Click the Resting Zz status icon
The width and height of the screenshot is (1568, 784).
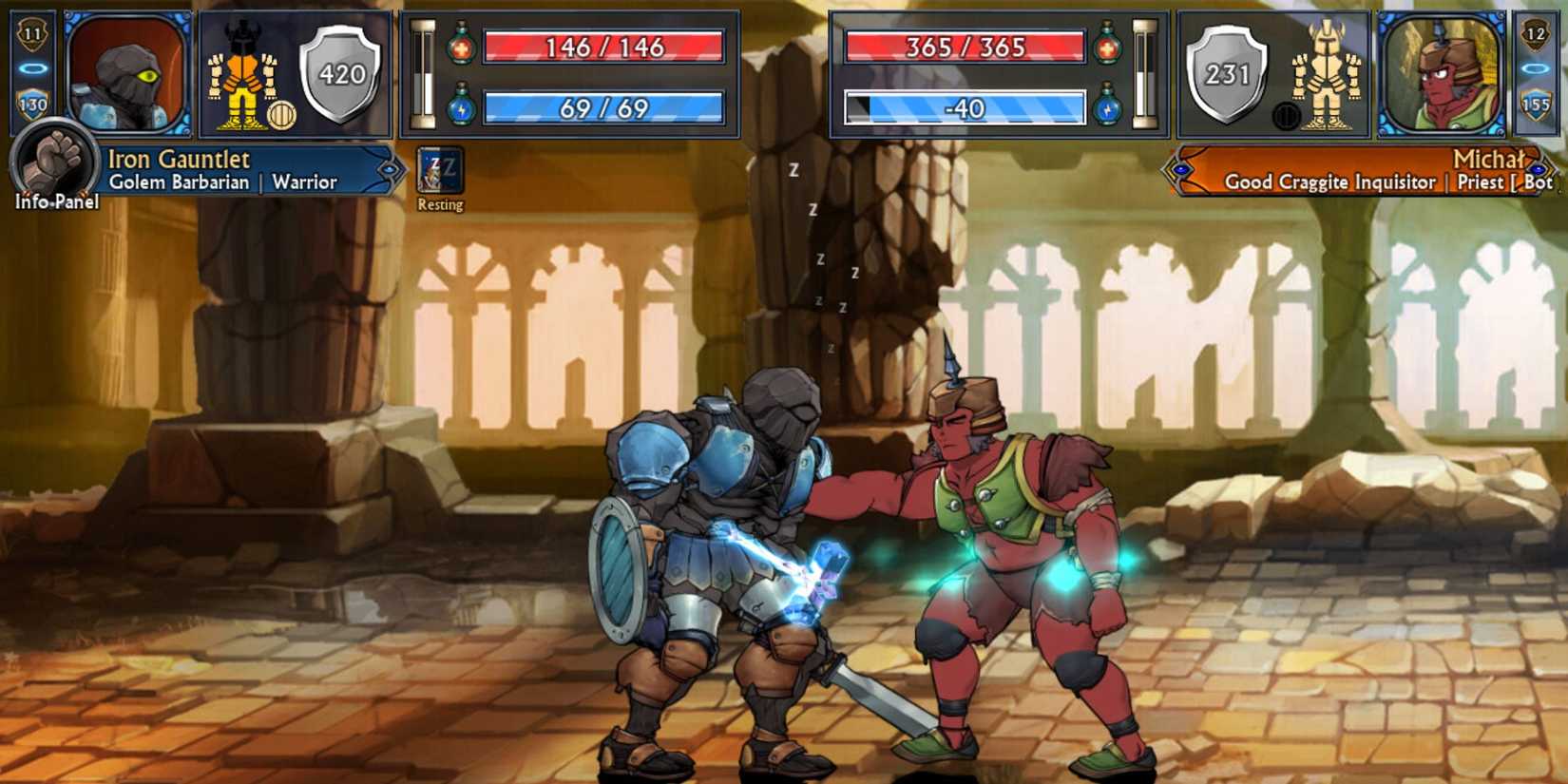pyautogui.click(x=438, y=169)
